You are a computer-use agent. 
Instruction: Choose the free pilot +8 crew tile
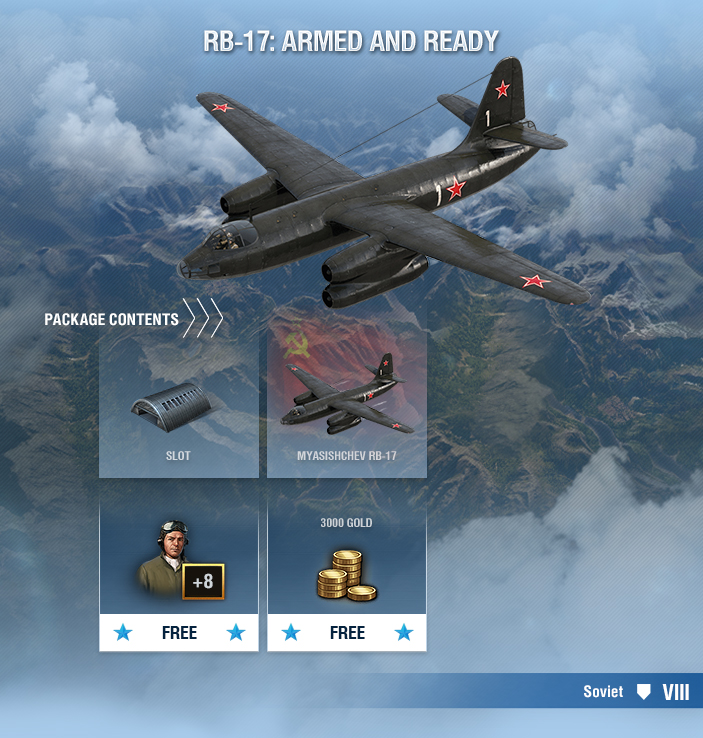coord(178,576)
